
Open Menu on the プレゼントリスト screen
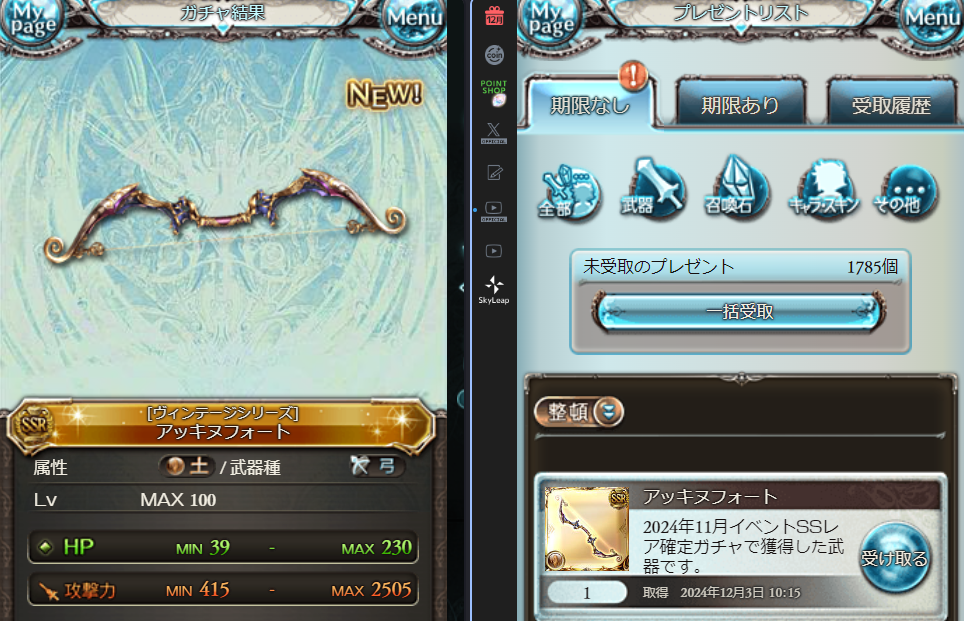pos(934,18)
